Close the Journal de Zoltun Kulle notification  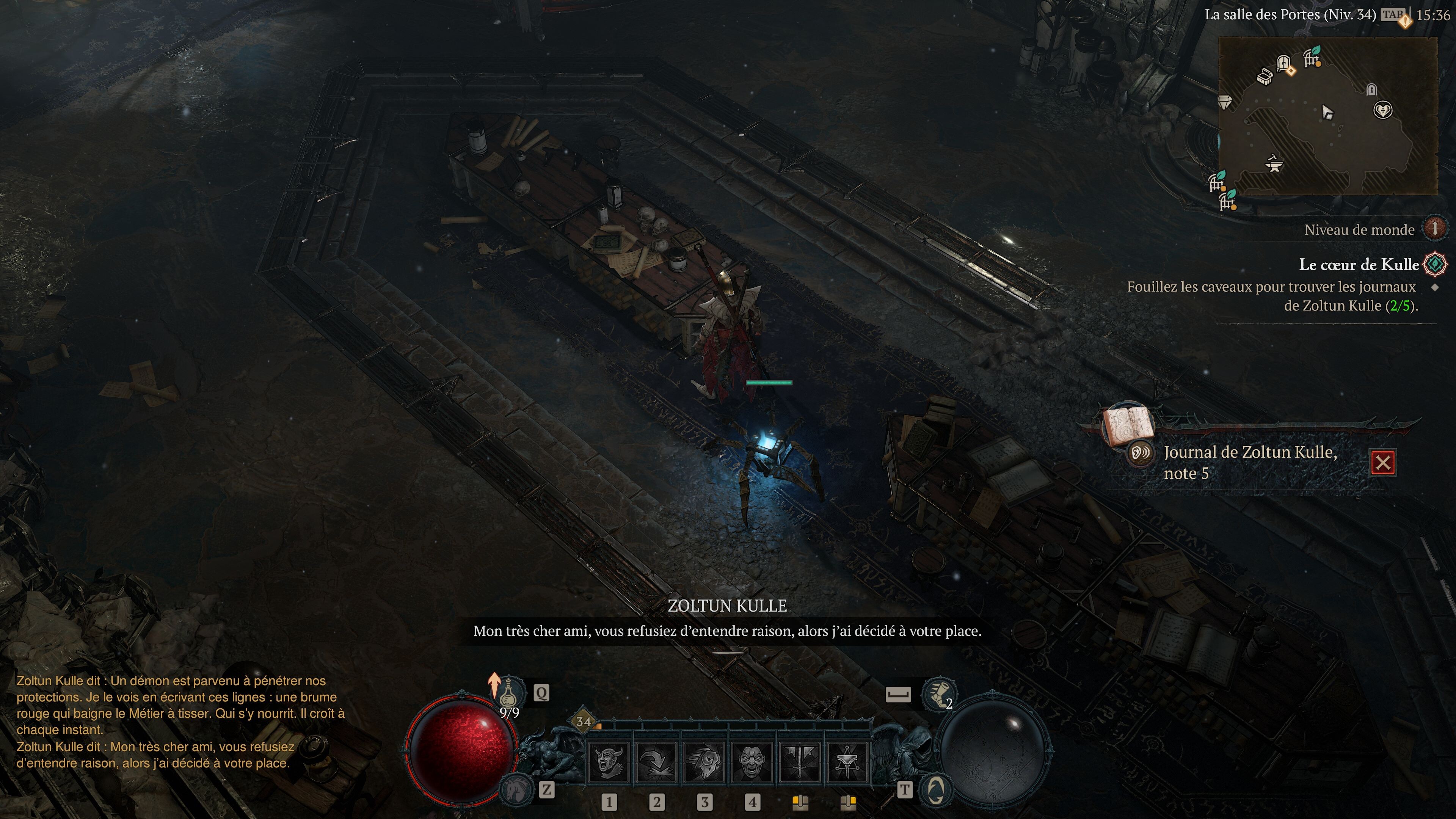tap(1383, 463)
